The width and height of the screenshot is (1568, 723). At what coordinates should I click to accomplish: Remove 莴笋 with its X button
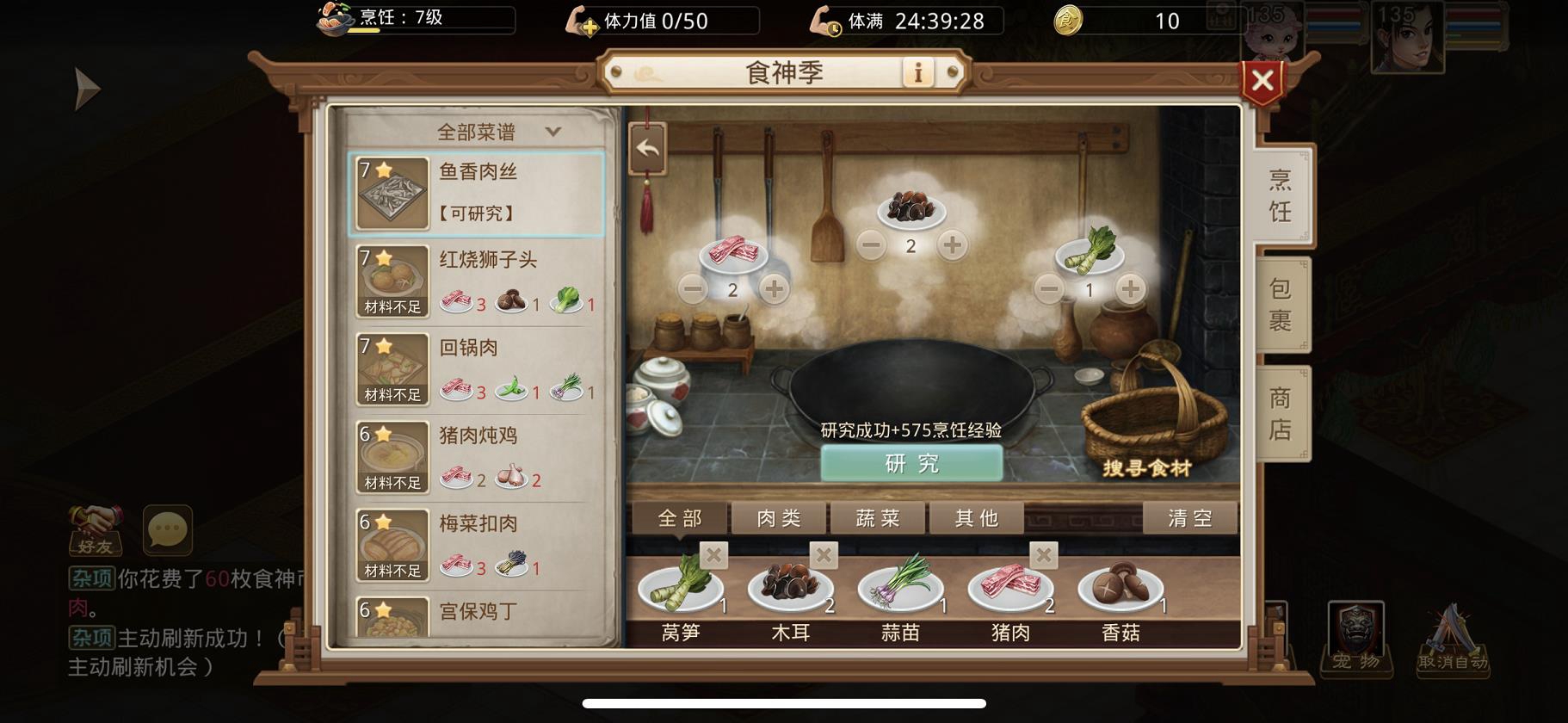pos(713,556)
